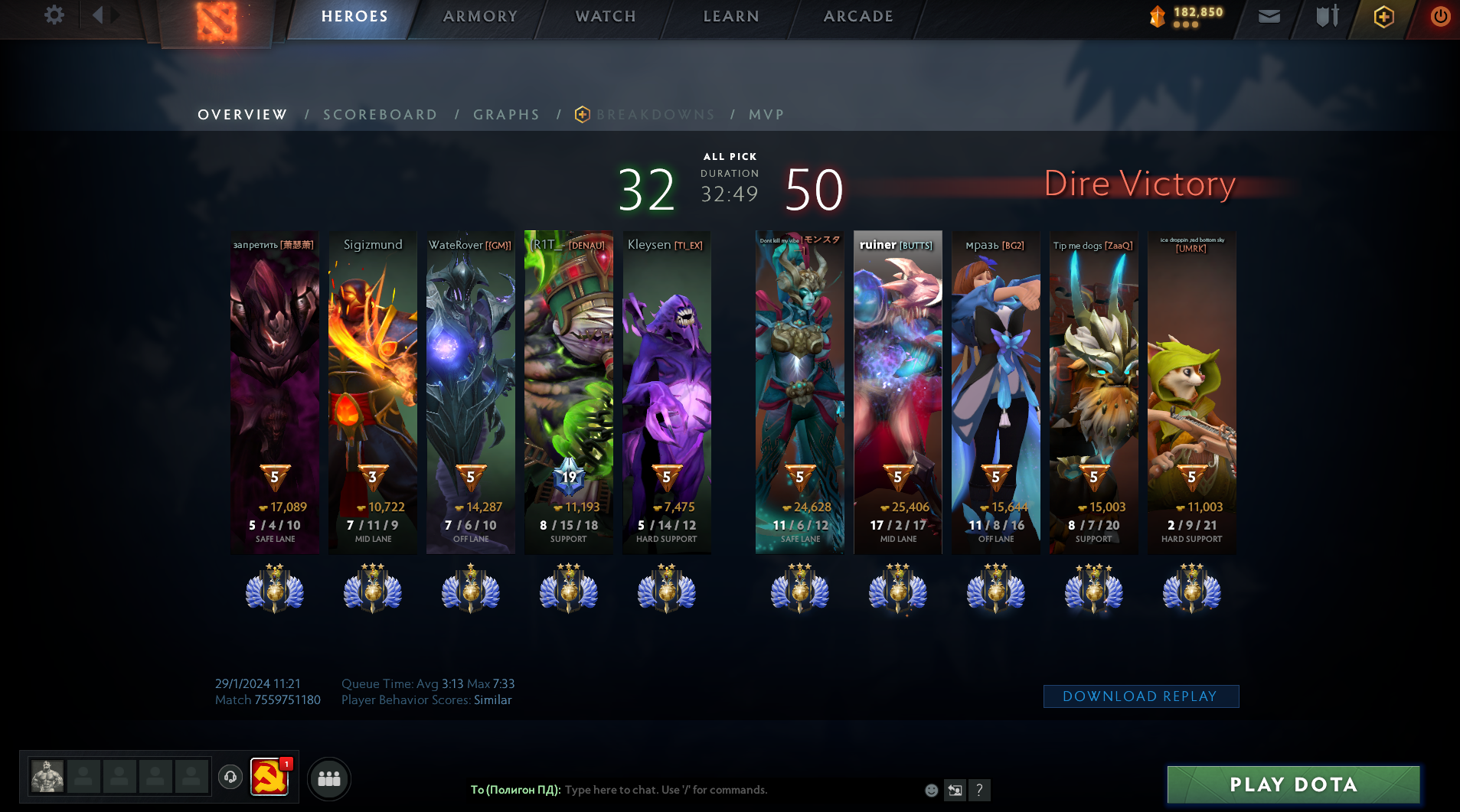The height and width of the screenshot is (812, 1460).
Task: Go back with the left arrow
Action: (97, 15)
